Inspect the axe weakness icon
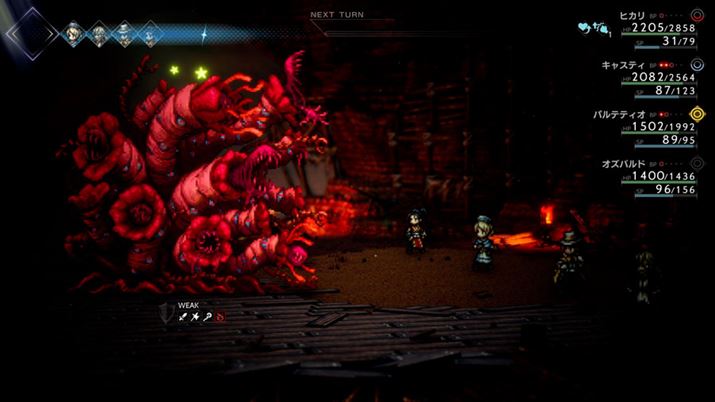The height and width of the screenshot is (402, 715). pos(195,316)
